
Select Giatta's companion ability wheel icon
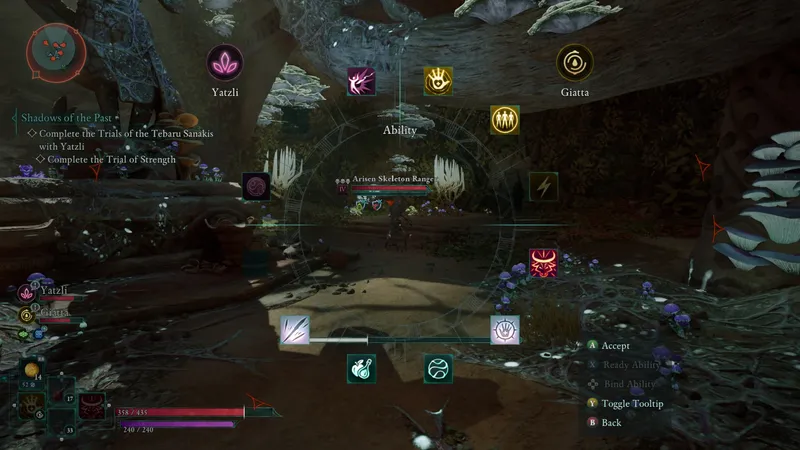(x=574, y=62)
